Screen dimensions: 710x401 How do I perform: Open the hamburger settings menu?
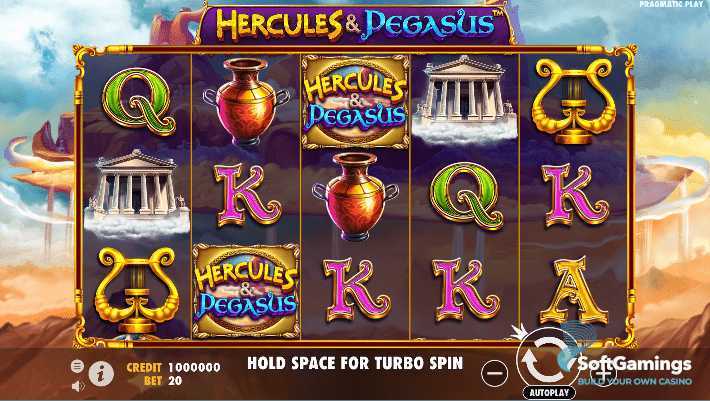tap(78, 366)
